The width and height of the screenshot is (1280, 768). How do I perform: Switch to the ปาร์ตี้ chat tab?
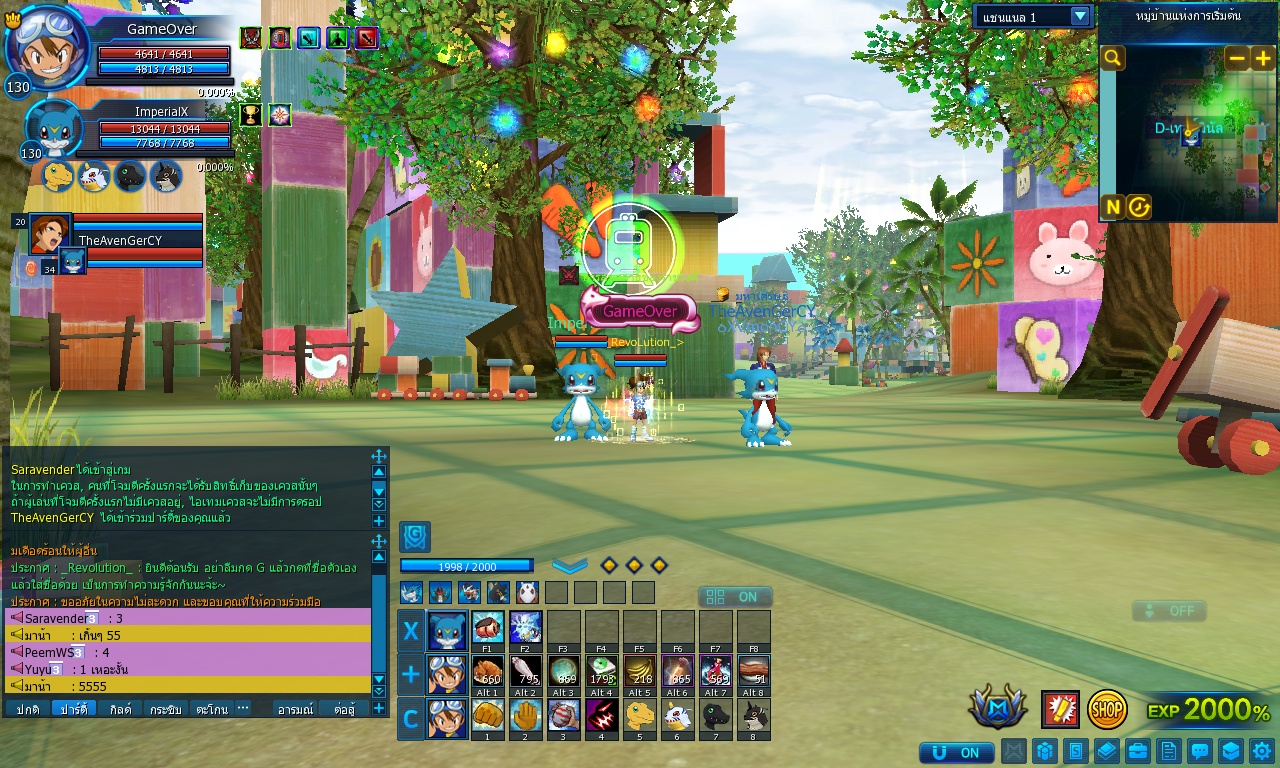(73, 708)
